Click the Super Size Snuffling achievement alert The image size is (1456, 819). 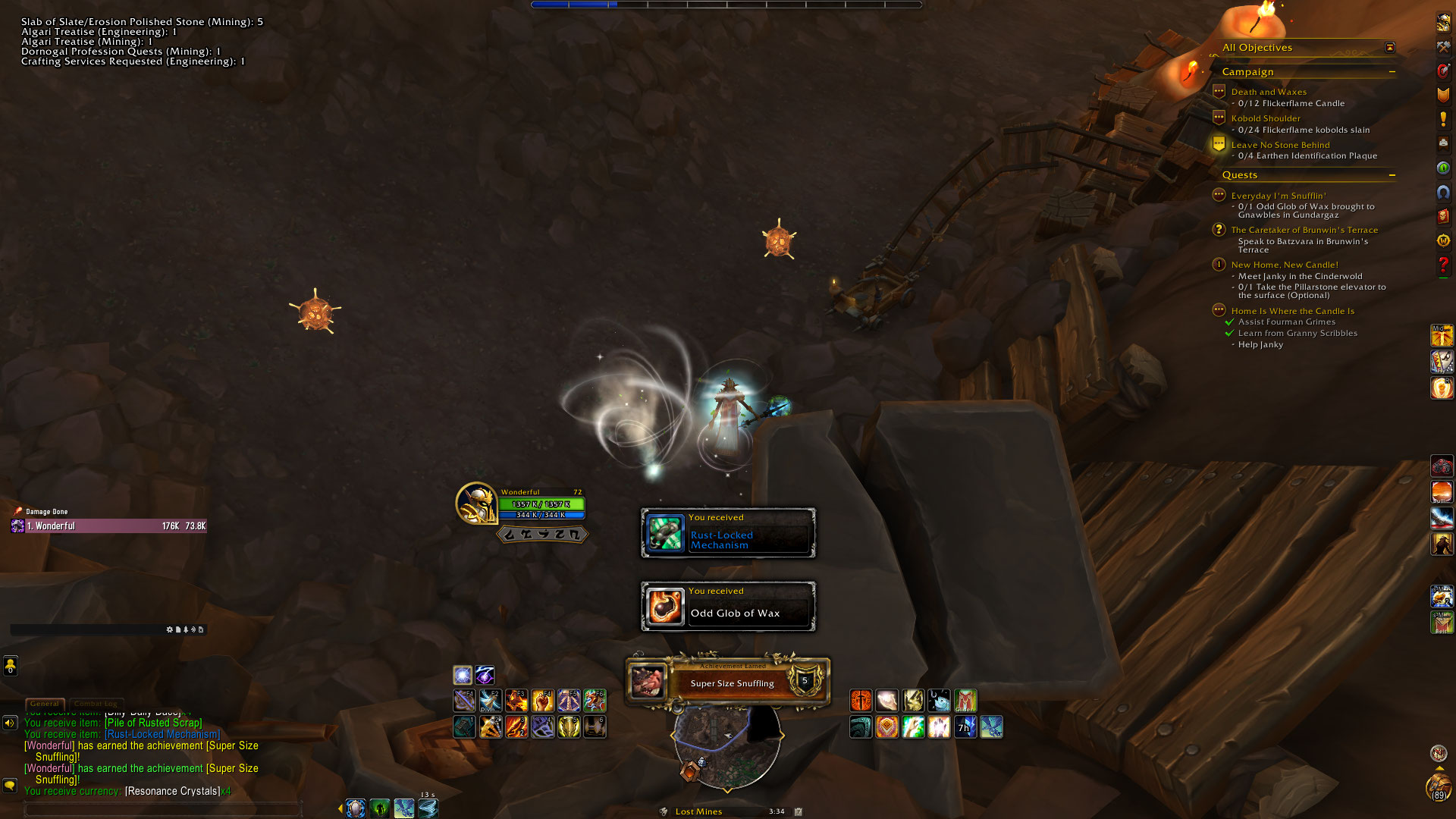(x=728, y=682)
